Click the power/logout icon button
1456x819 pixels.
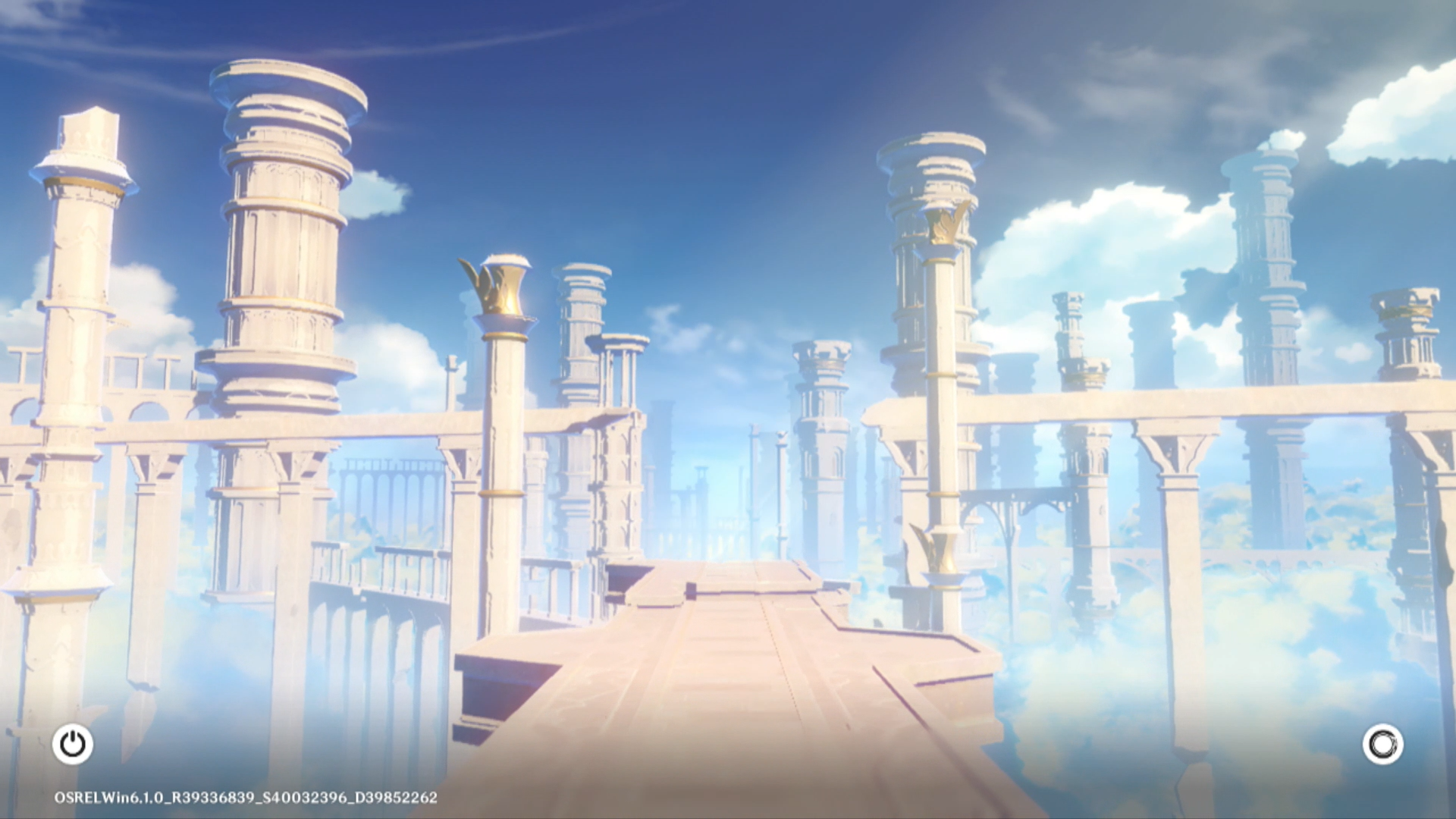pos(73,744)
